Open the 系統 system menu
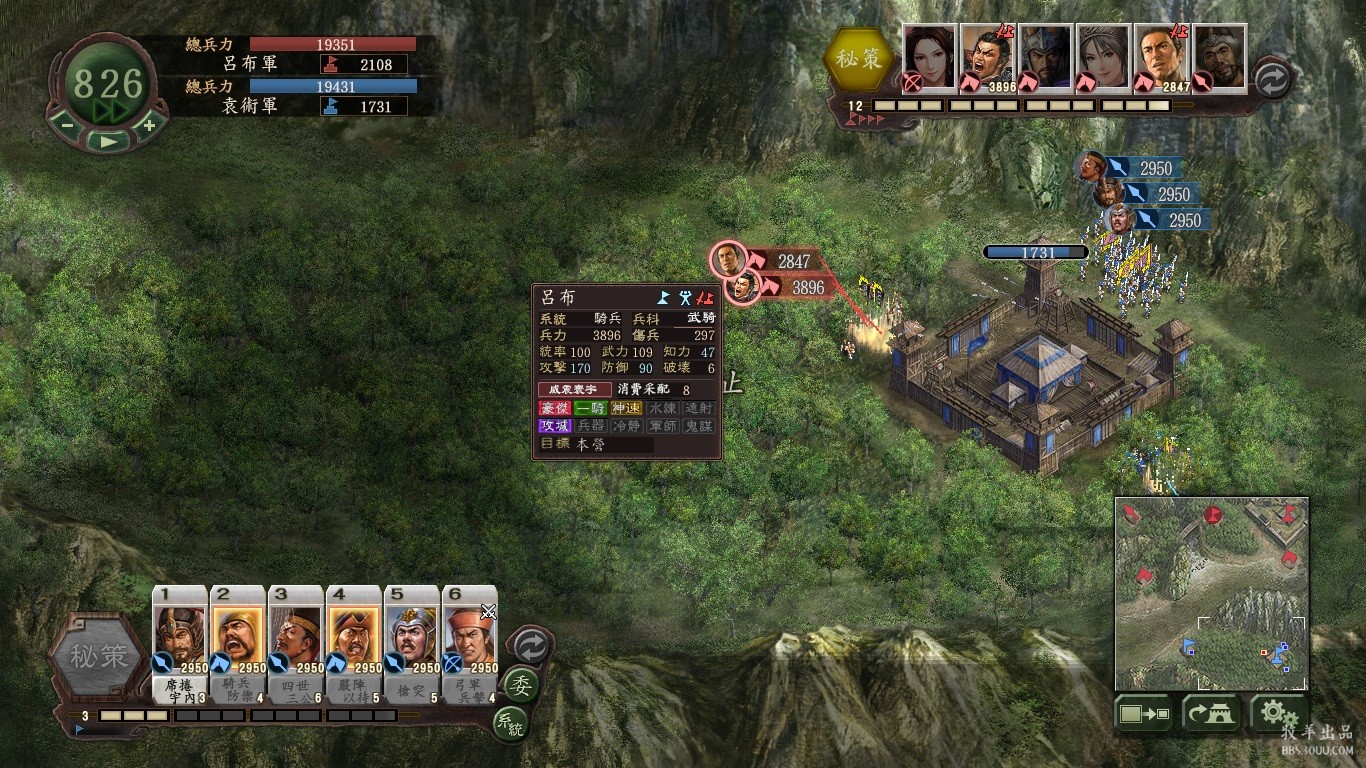 pyautogui.click(x=510, y=722)
